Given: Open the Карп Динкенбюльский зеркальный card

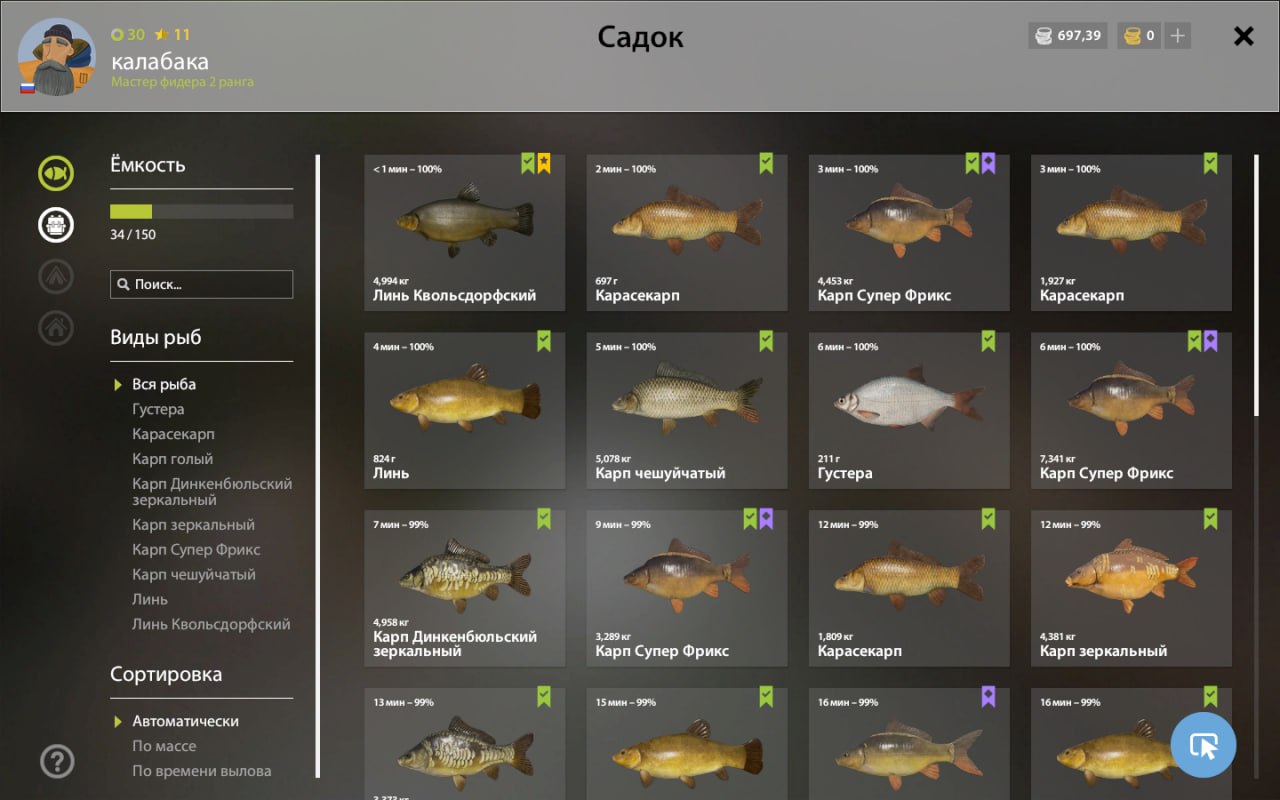Looking at the screenshot, I should 464,588.
